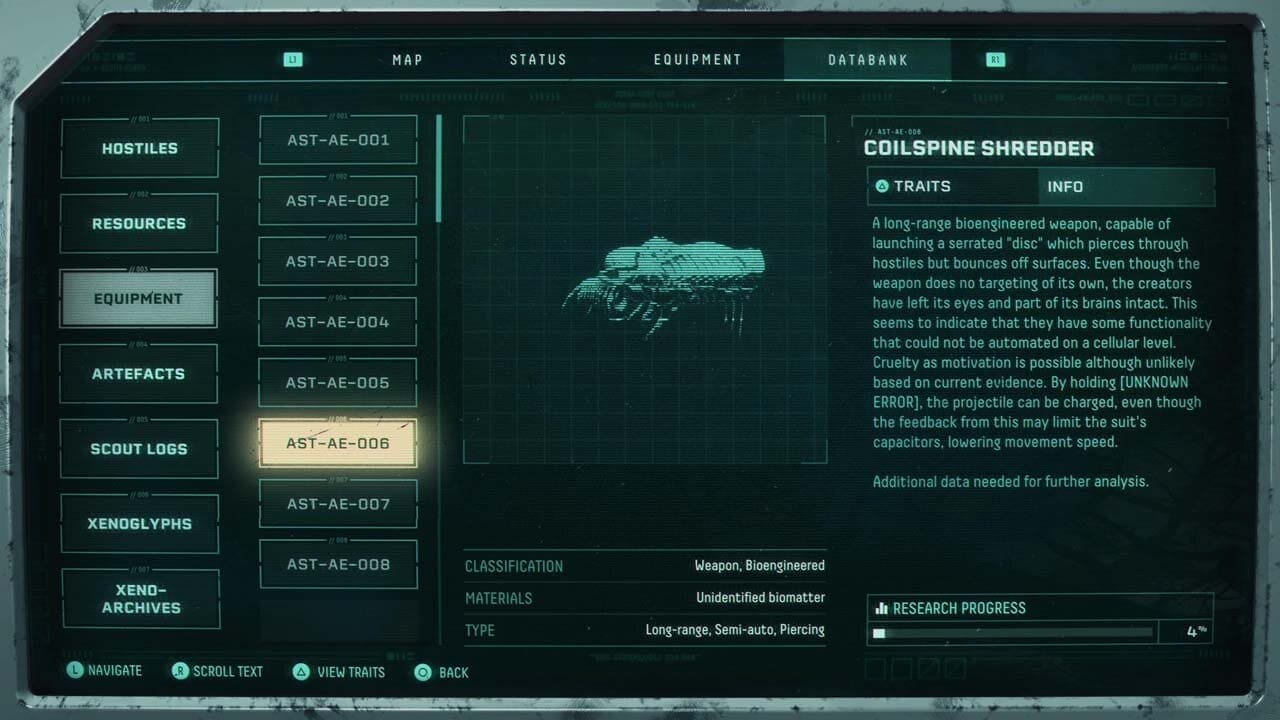
Task: Select the AST-AE-008 entry
Action: coord(338,564)
